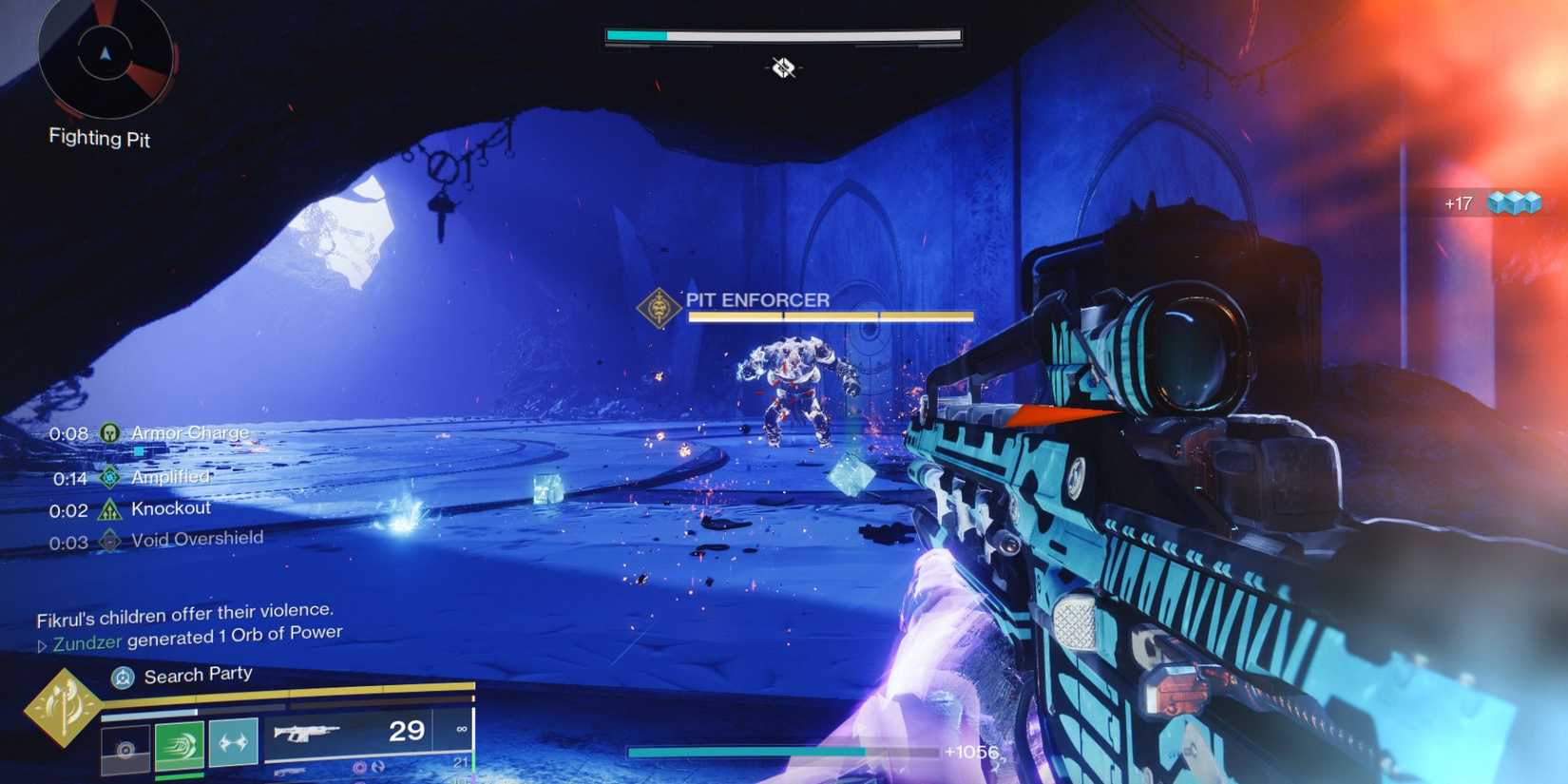Click the Pit Enforcer yellow health bar
This screenshot has height=784, width=1568.
[832, 315]
